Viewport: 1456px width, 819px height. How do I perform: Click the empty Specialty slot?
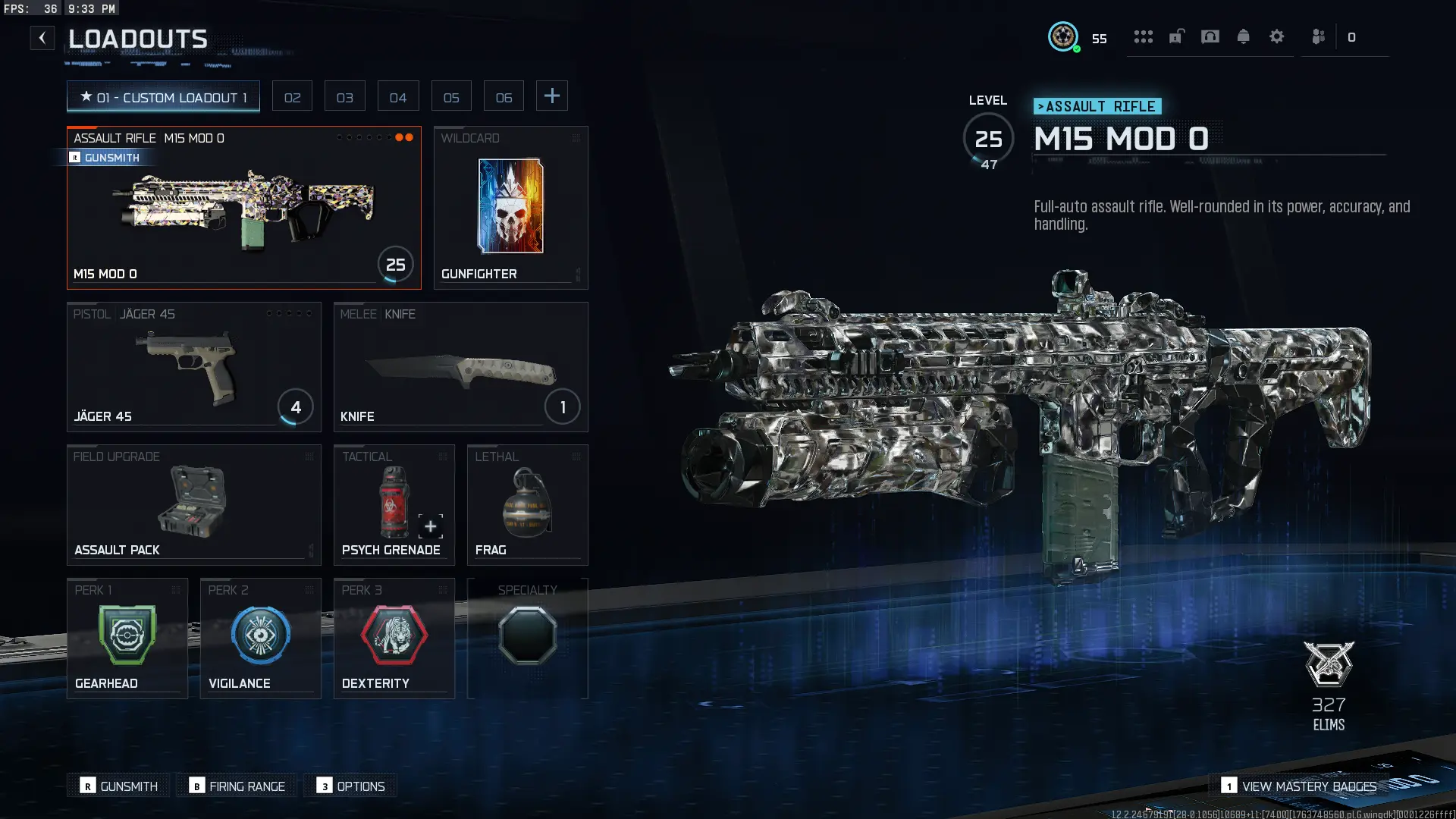528,635
